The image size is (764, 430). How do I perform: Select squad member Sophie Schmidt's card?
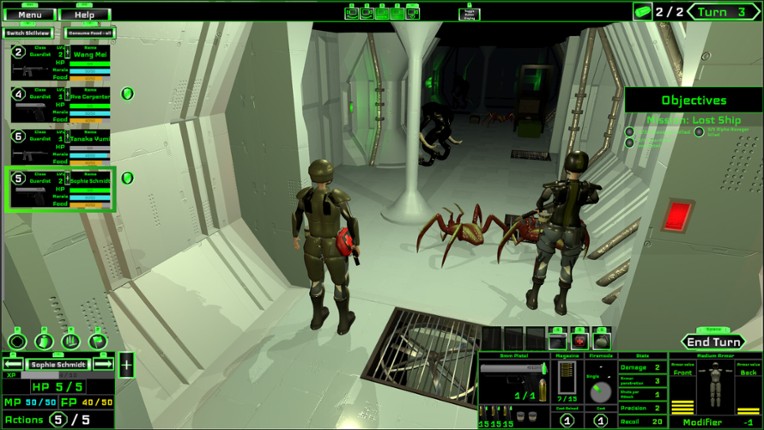(62, 189)
